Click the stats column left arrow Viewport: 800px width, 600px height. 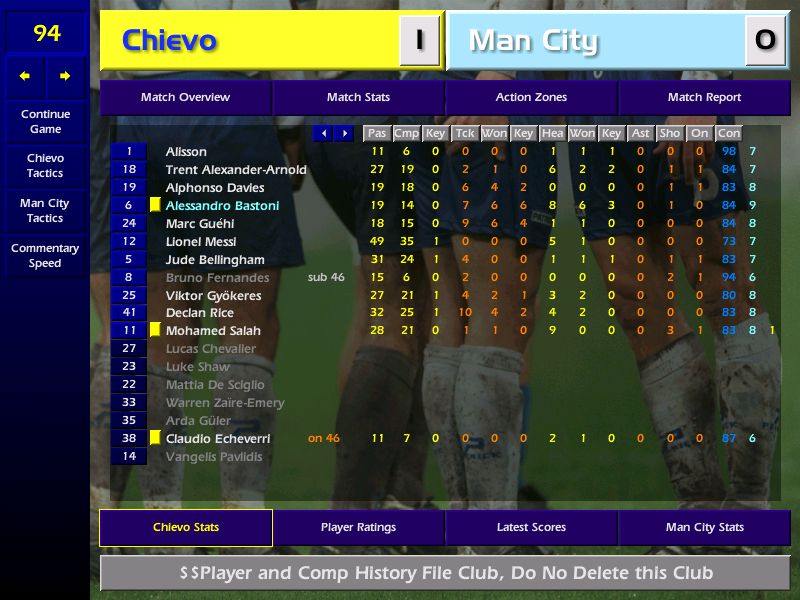click(323, 133)
